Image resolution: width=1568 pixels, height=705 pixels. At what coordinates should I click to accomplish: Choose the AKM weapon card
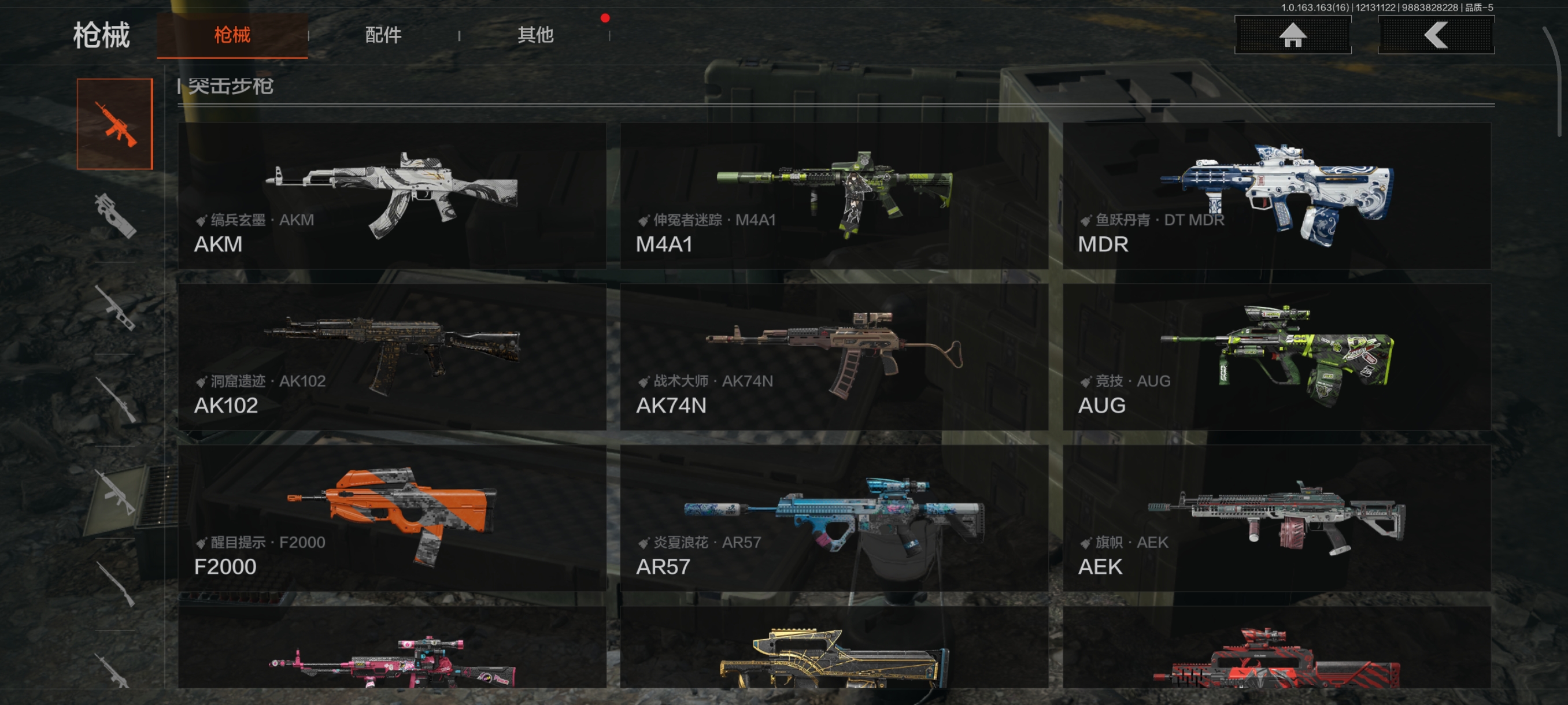(392, 196)
